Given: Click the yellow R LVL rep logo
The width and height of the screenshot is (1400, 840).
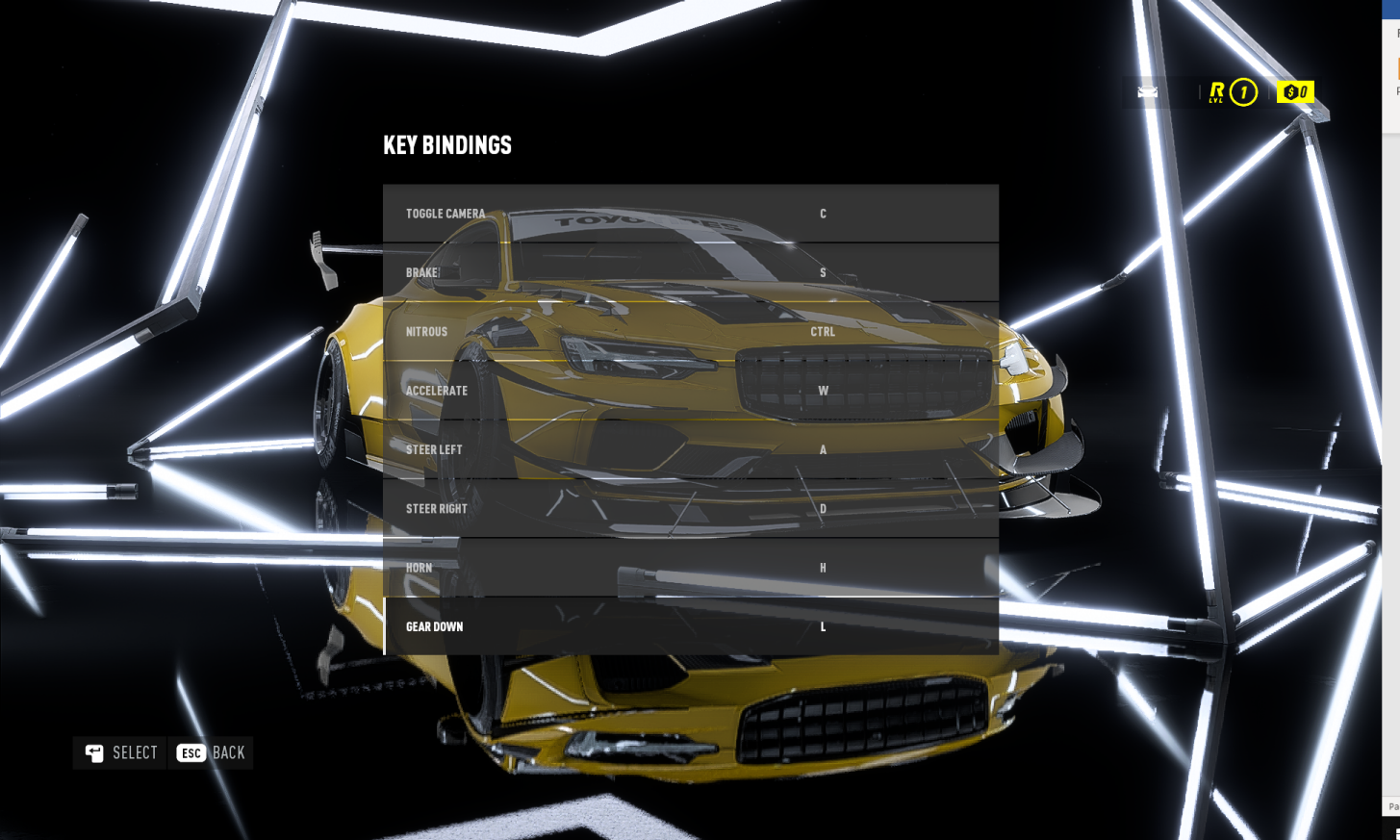Looking at the screenshot, I should click(1216, 91).
